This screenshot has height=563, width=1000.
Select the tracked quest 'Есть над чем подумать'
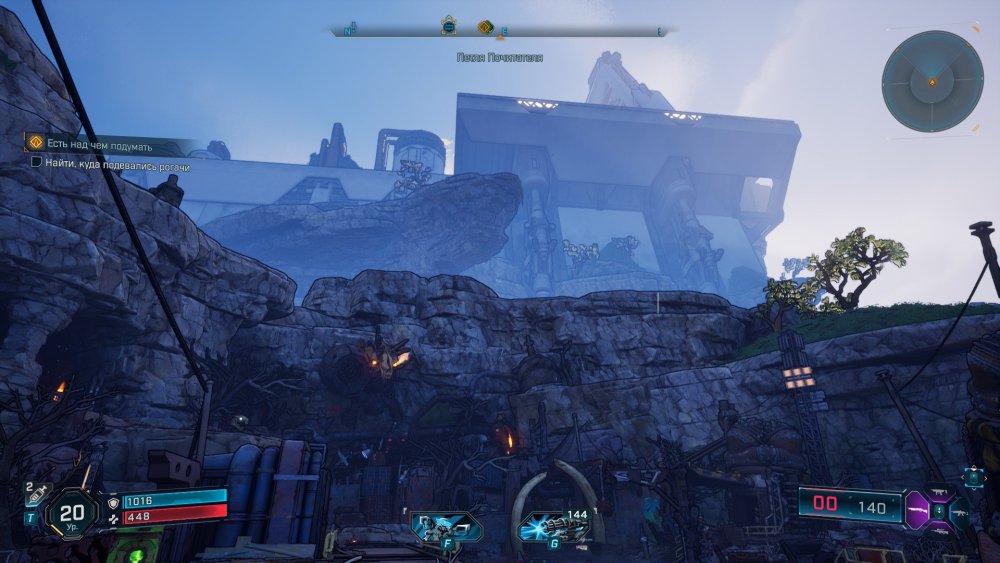coord(98,145)
